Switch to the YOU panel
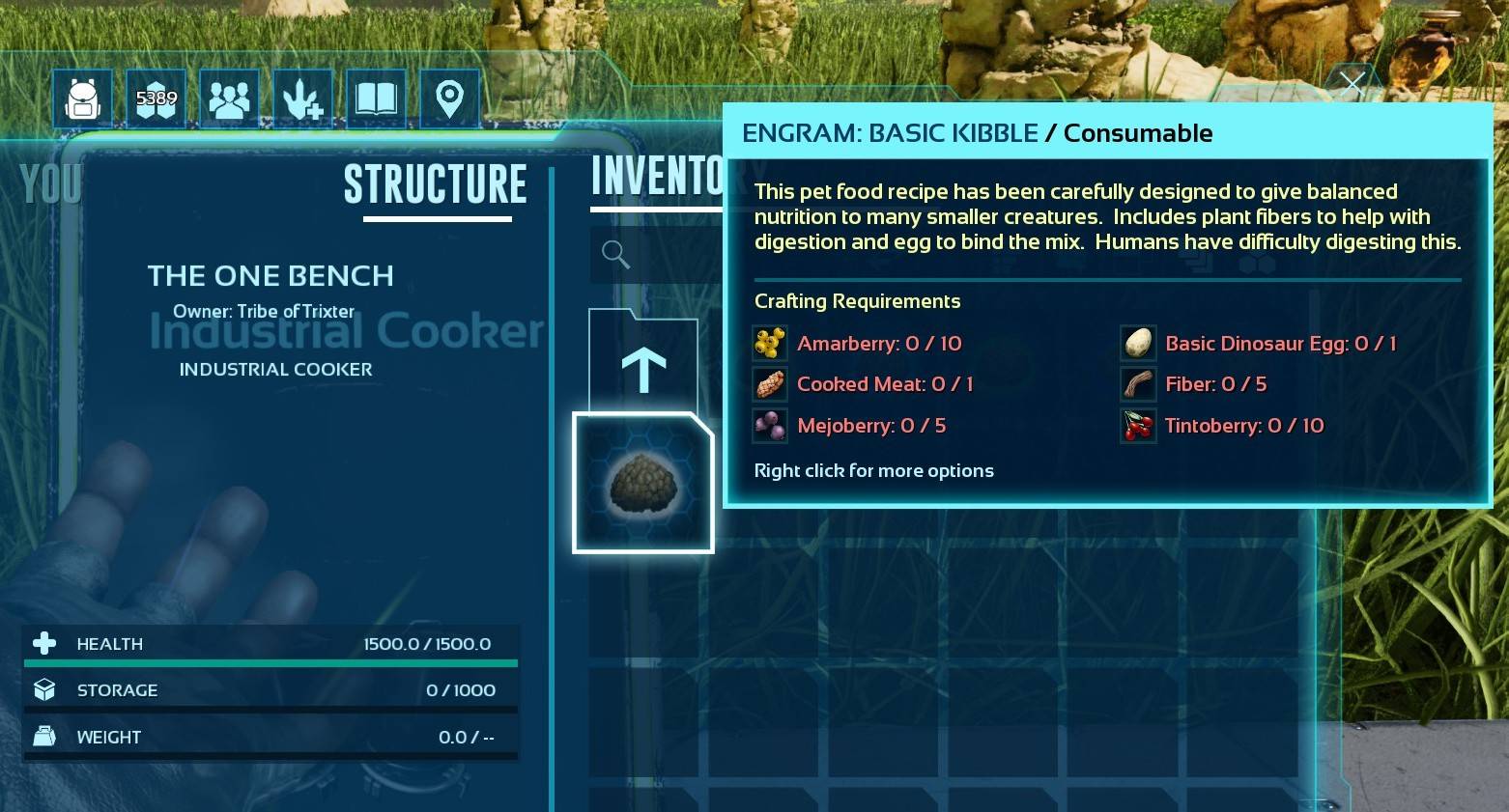The width and height of the screenshot is (1509, 812). (x=50, y=183)
